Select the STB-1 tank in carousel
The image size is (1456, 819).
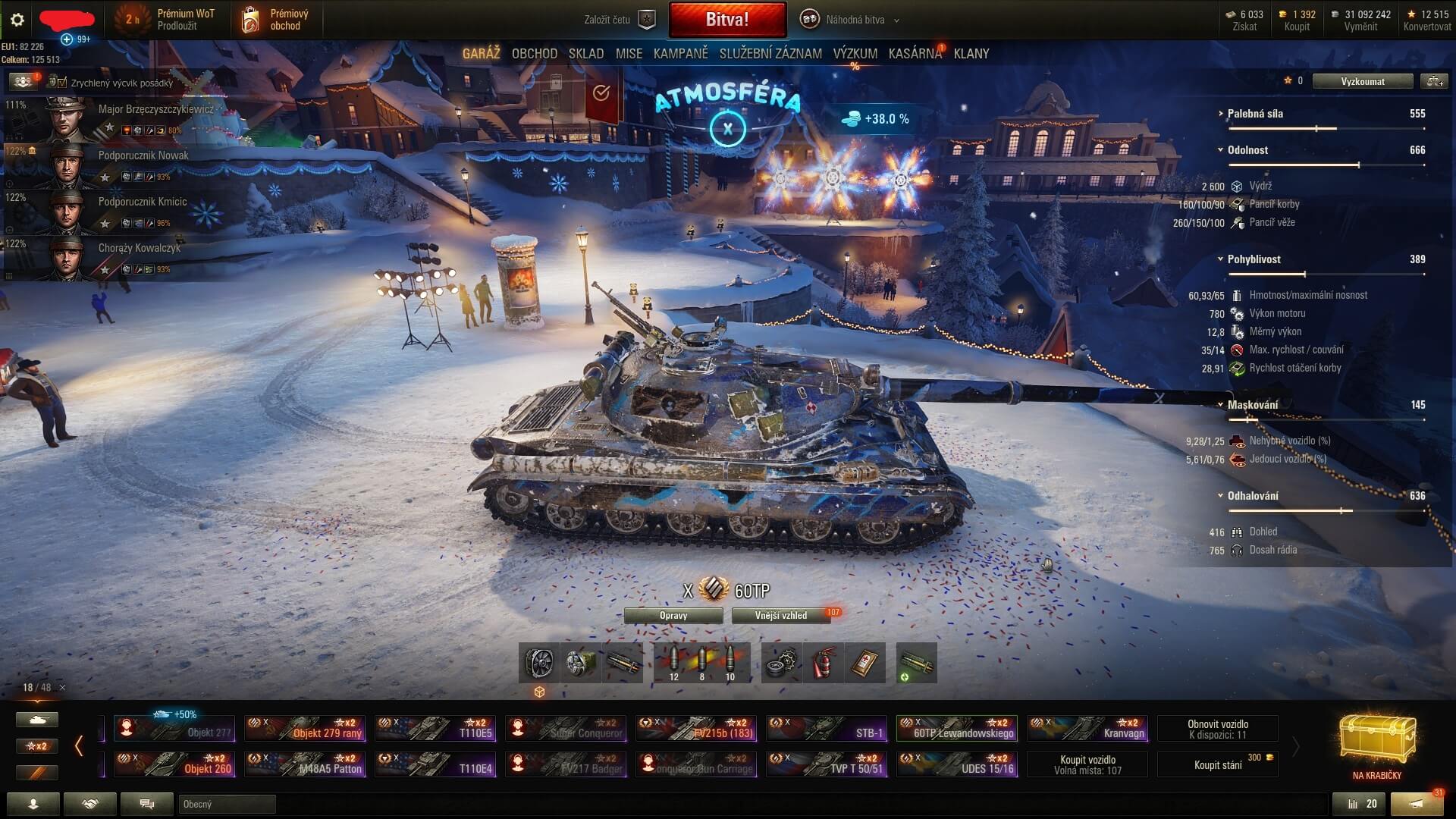coord(827,729)
